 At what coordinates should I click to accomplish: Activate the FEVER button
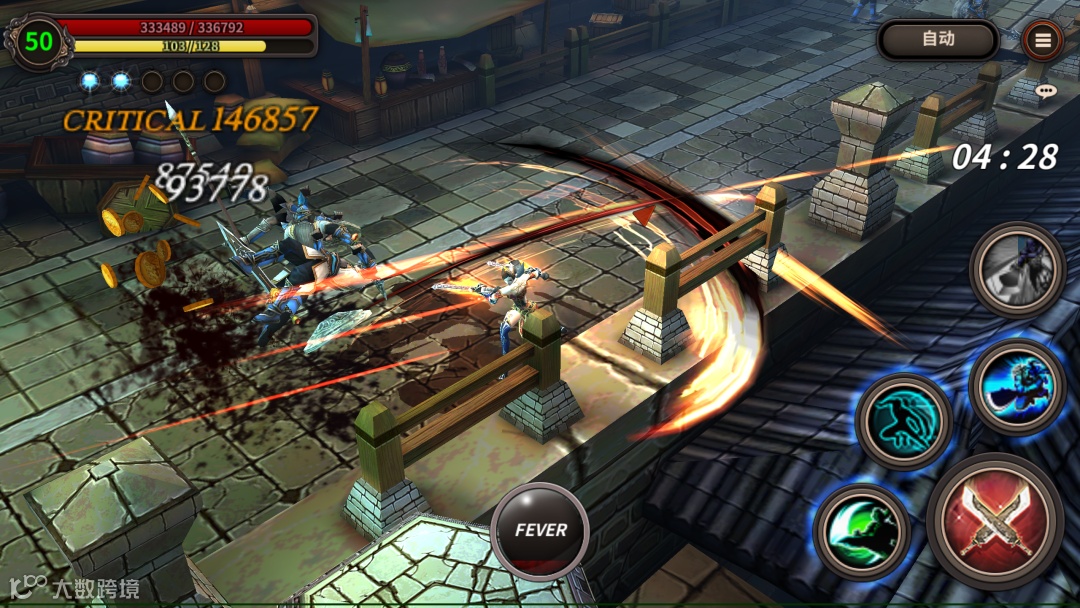tap(540, 531)
